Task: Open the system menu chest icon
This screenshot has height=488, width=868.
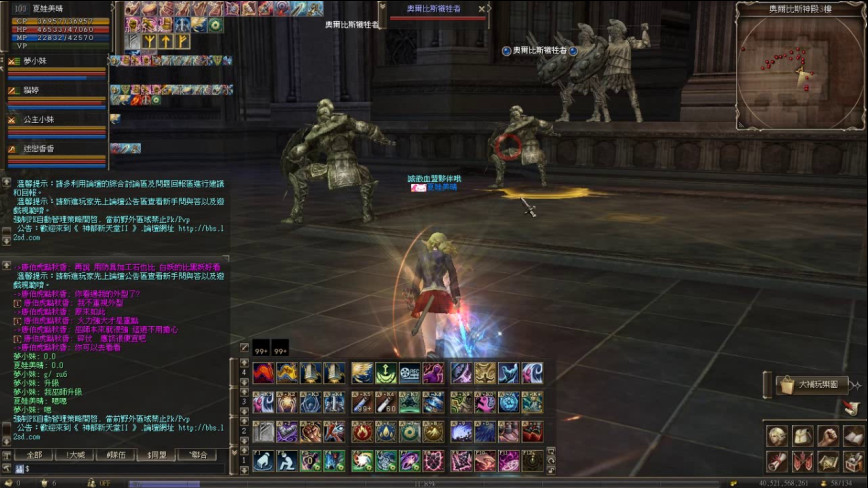Action: [852, 461]
